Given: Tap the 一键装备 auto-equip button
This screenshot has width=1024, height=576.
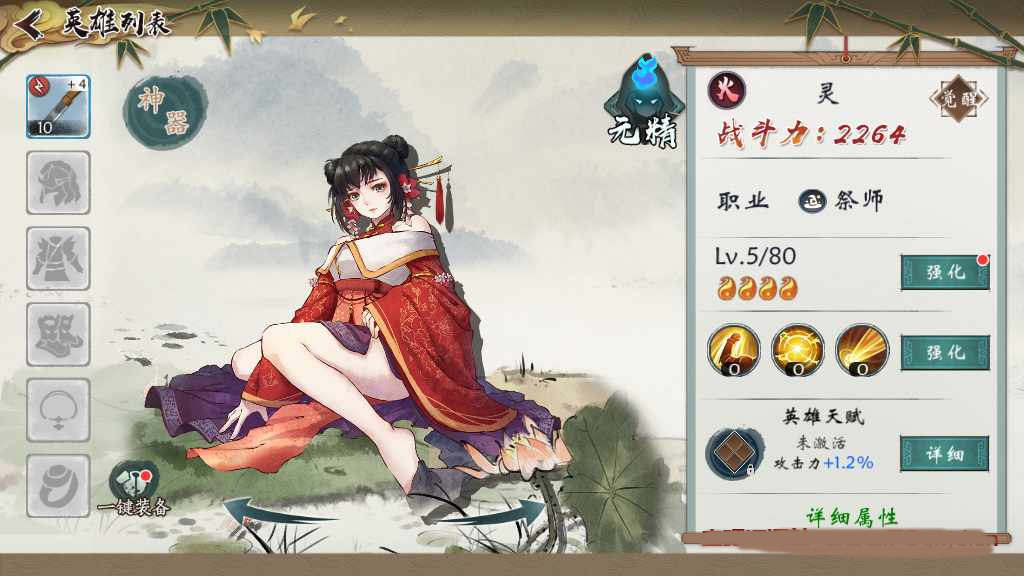Looking at the screenshot, I should pos(135,488).
